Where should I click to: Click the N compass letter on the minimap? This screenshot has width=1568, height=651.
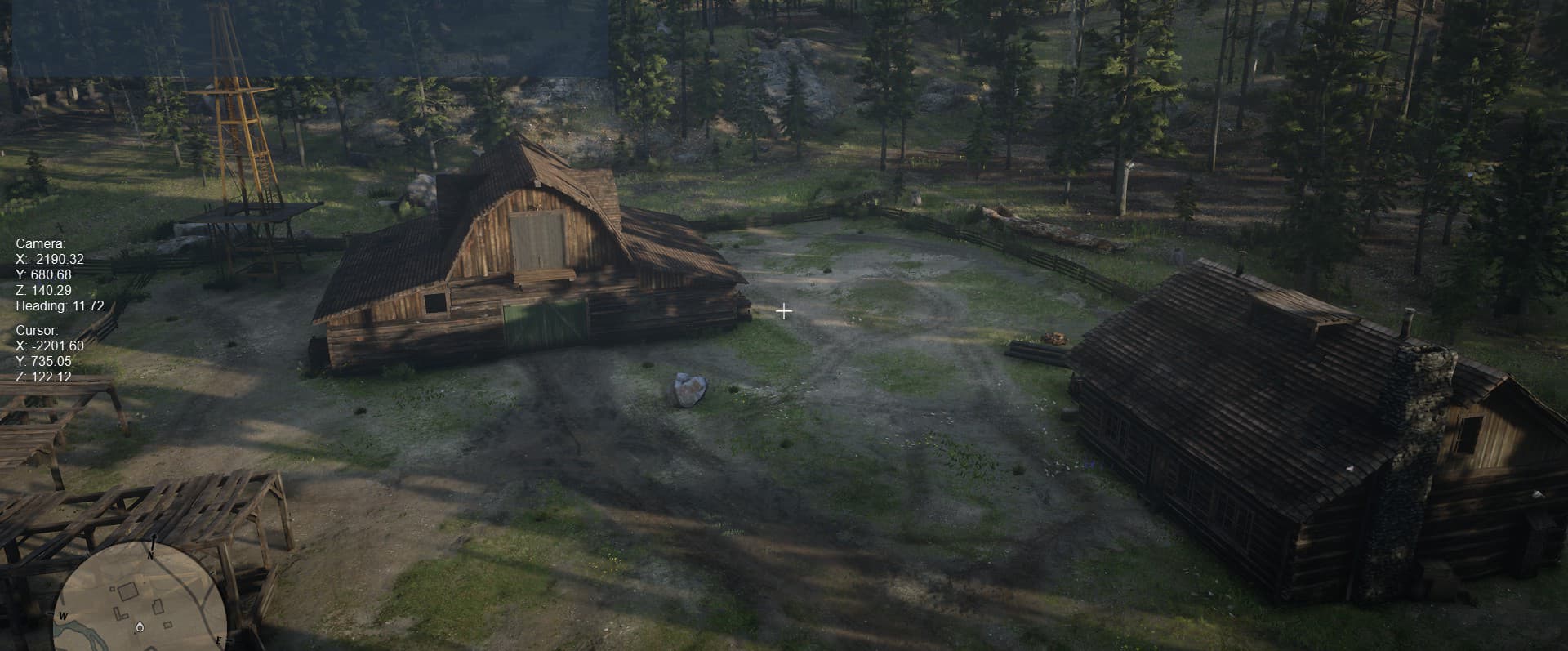point(150,555)
